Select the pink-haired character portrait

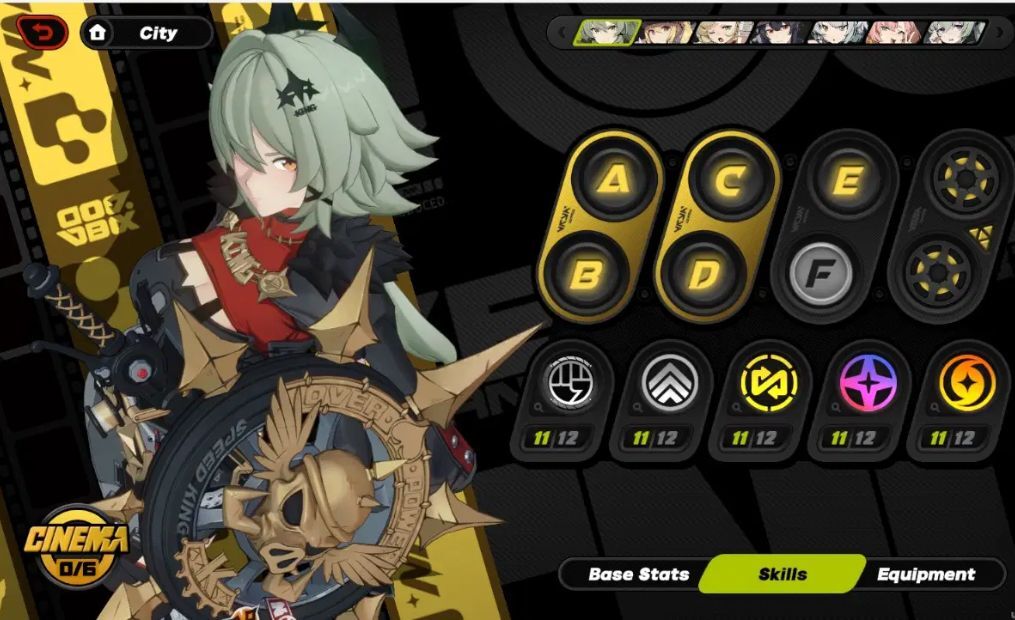click(x=893, y=33)
